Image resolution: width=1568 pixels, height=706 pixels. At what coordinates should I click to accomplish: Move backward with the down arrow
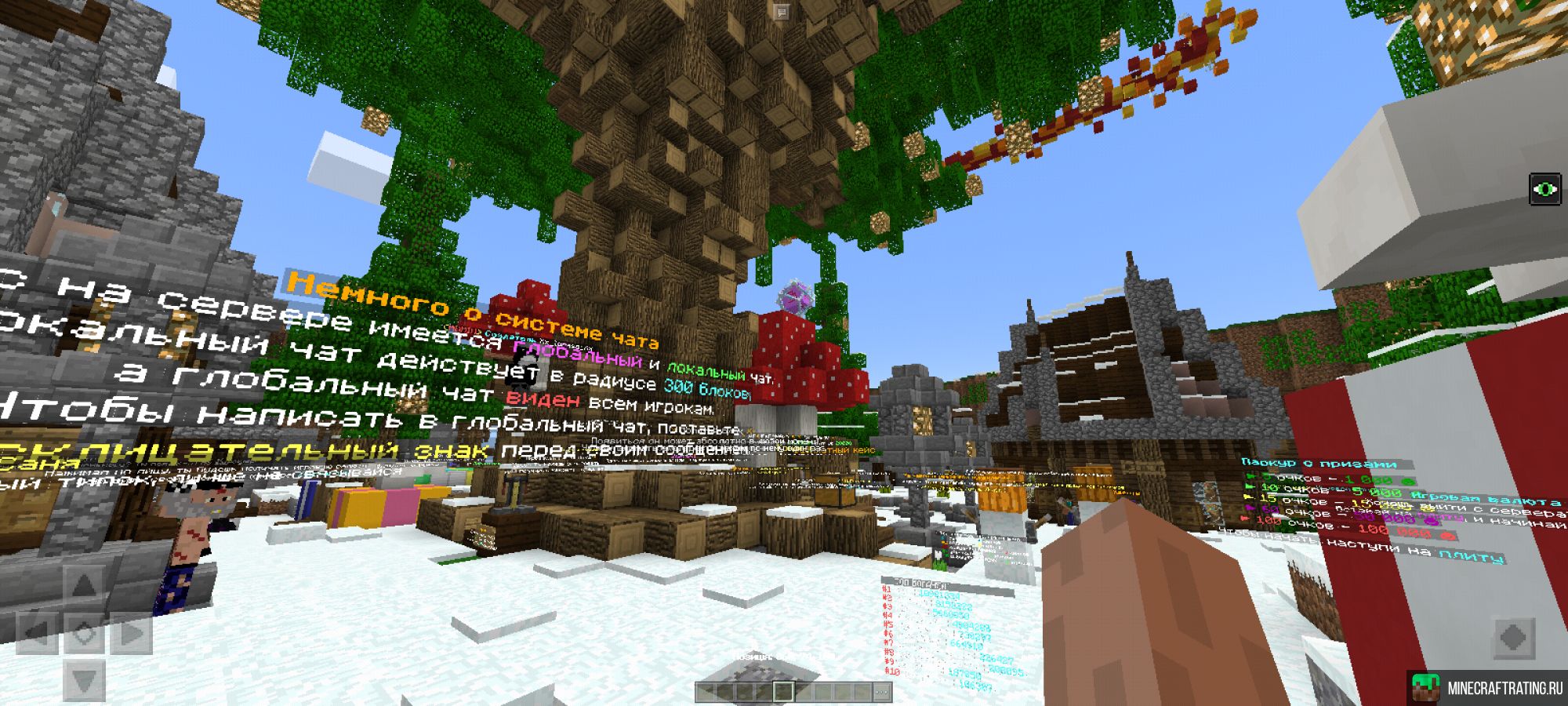(84, 679)
